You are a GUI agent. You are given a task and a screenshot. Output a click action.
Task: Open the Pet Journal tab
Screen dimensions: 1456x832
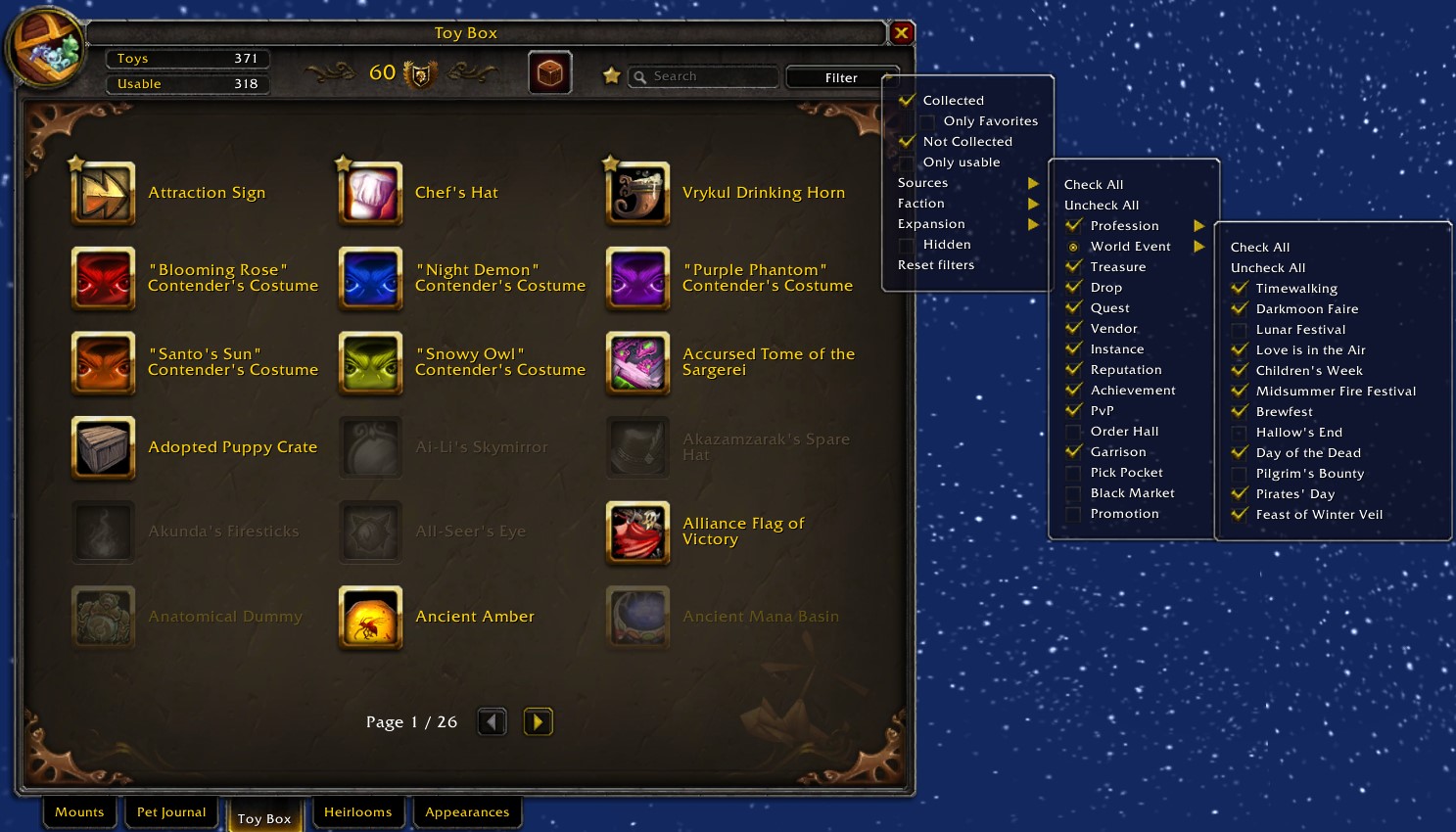point(171,812)
